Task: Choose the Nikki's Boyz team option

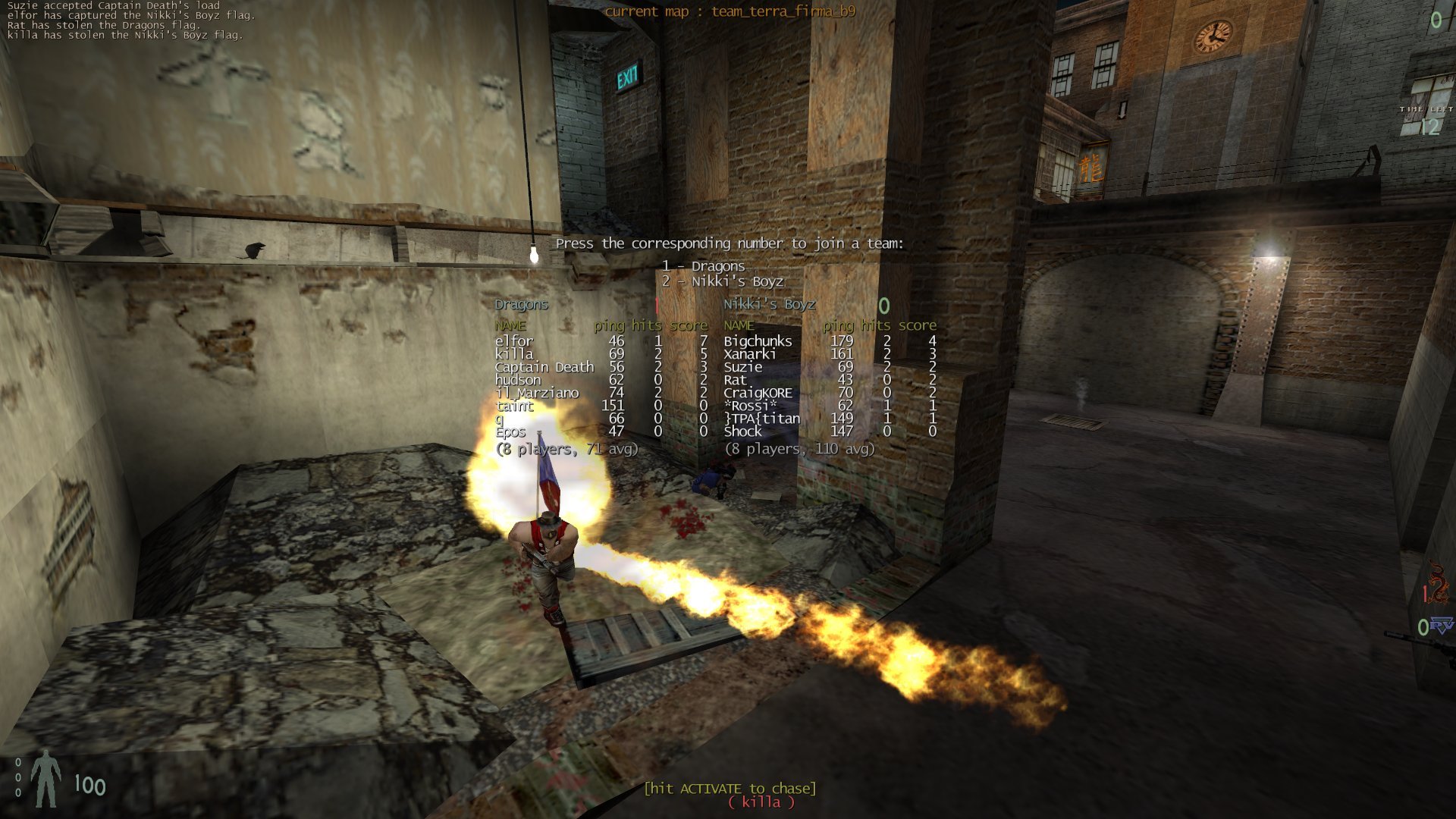Action: point(722,281)
